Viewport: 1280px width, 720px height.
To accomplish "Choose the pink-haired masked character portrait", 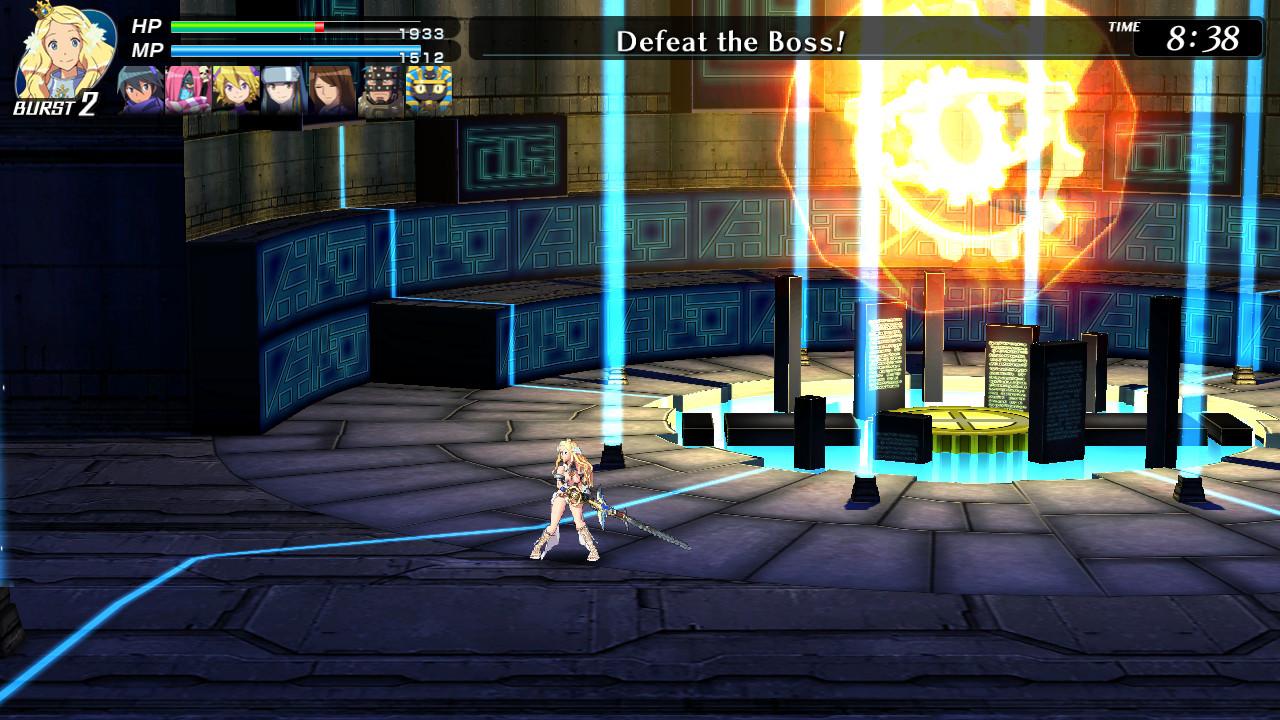I will (x=189, y=91).
